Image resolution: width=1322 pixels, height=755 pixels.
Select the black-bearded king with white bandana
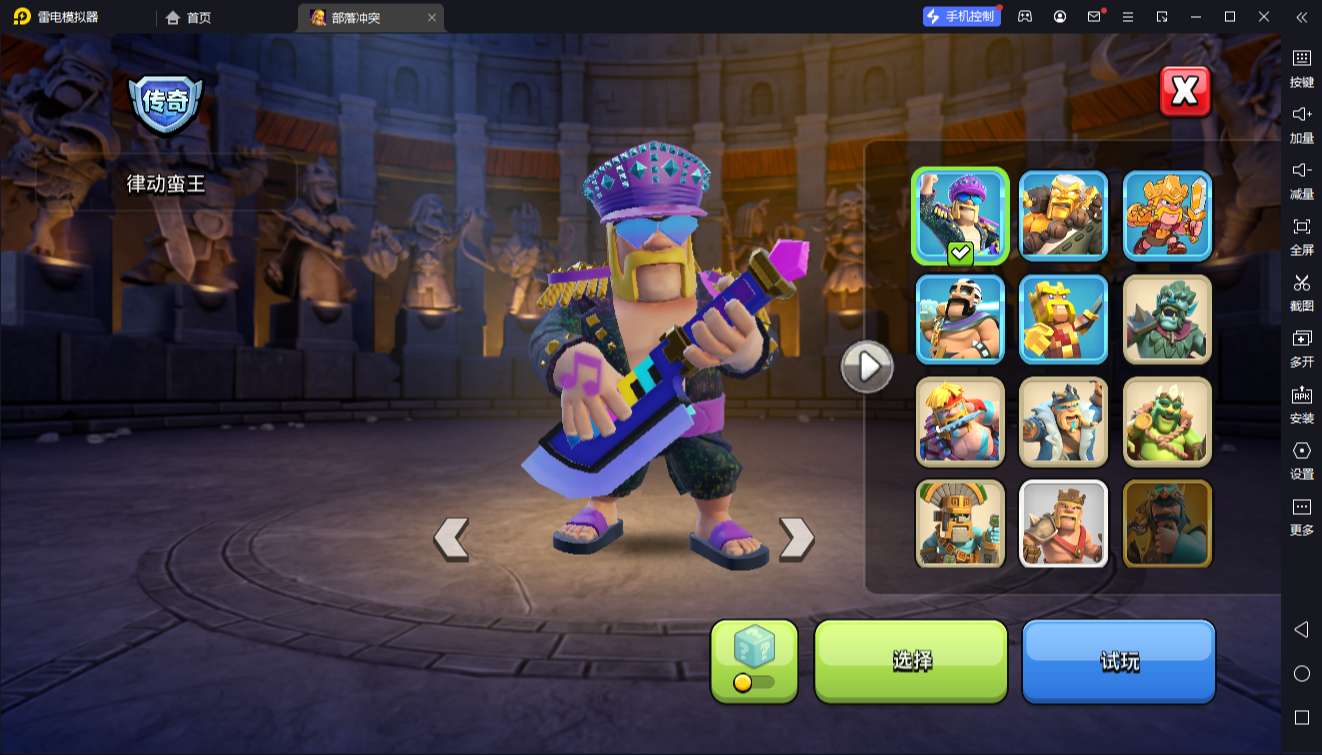[x=960, y=319]
